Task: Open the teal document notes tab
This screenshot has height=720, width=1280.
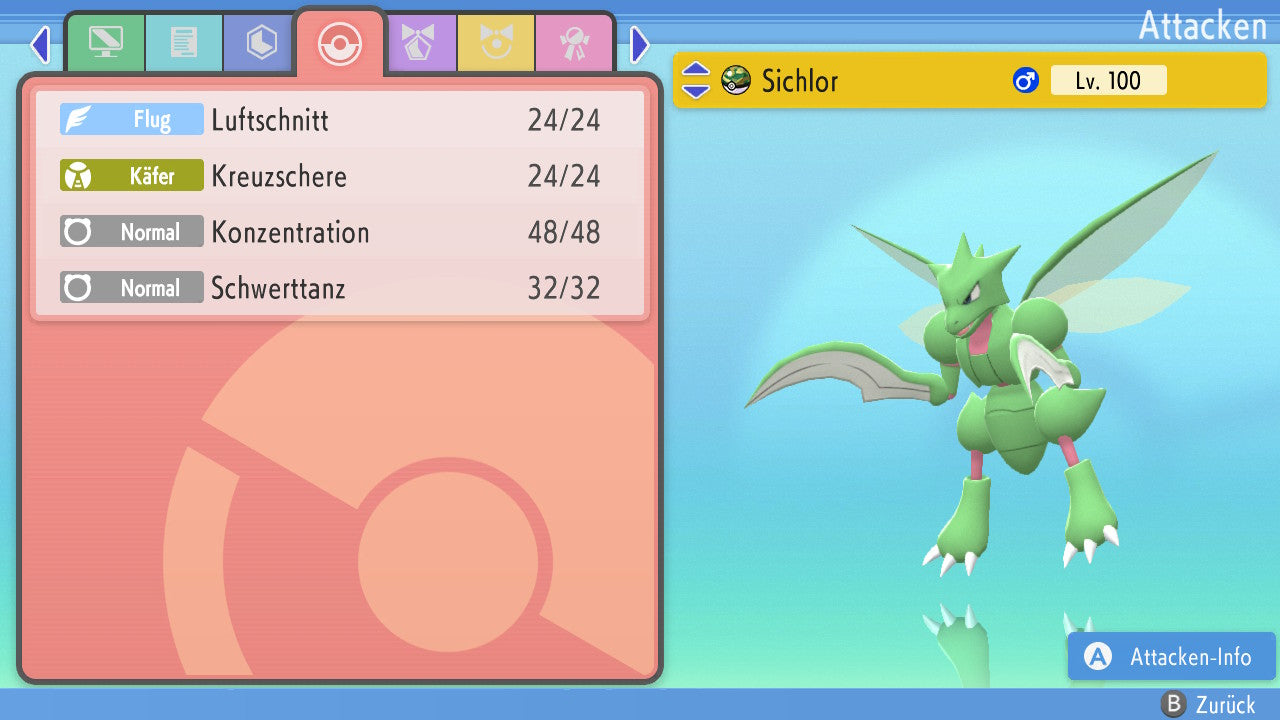Action: pyautogui.click(x=183, y=43)
